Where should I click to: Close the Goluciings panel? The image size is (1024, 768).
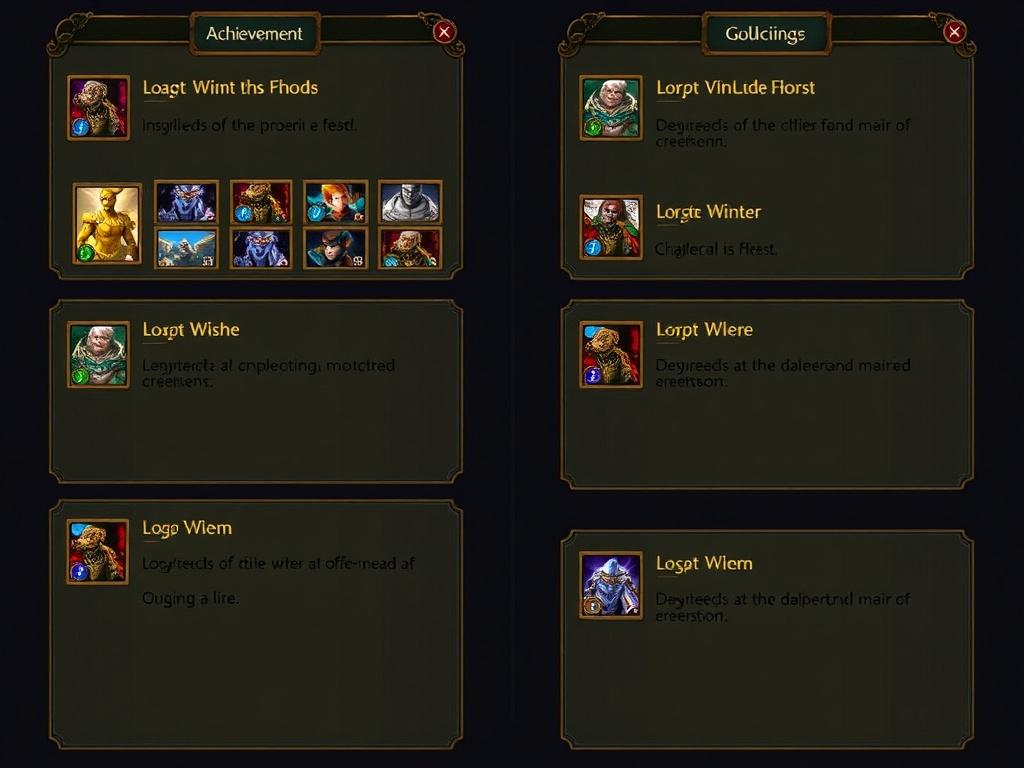click(954, 32)
